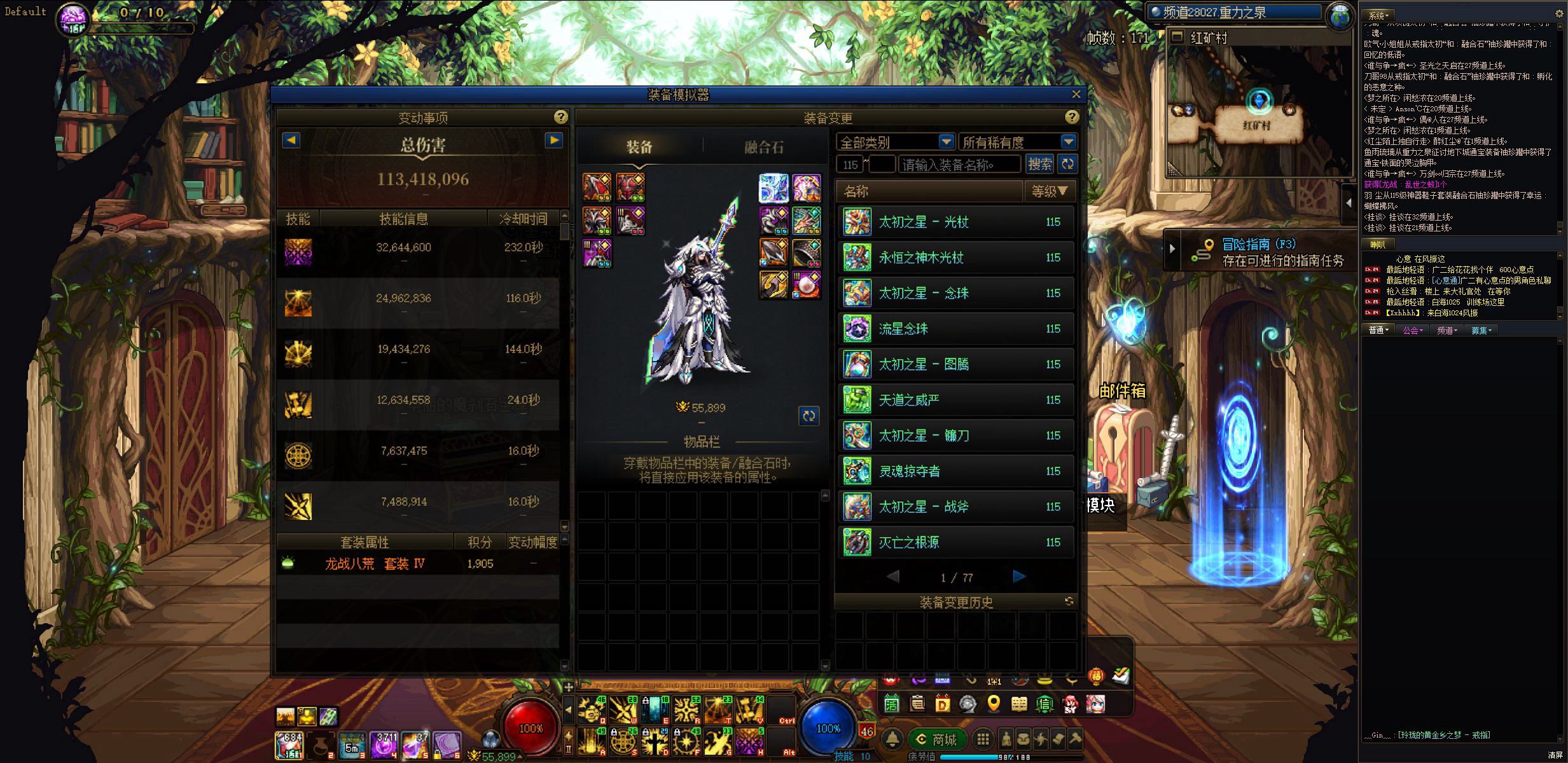
Task: Focus the equipment name search field
Action: [959, 165]
